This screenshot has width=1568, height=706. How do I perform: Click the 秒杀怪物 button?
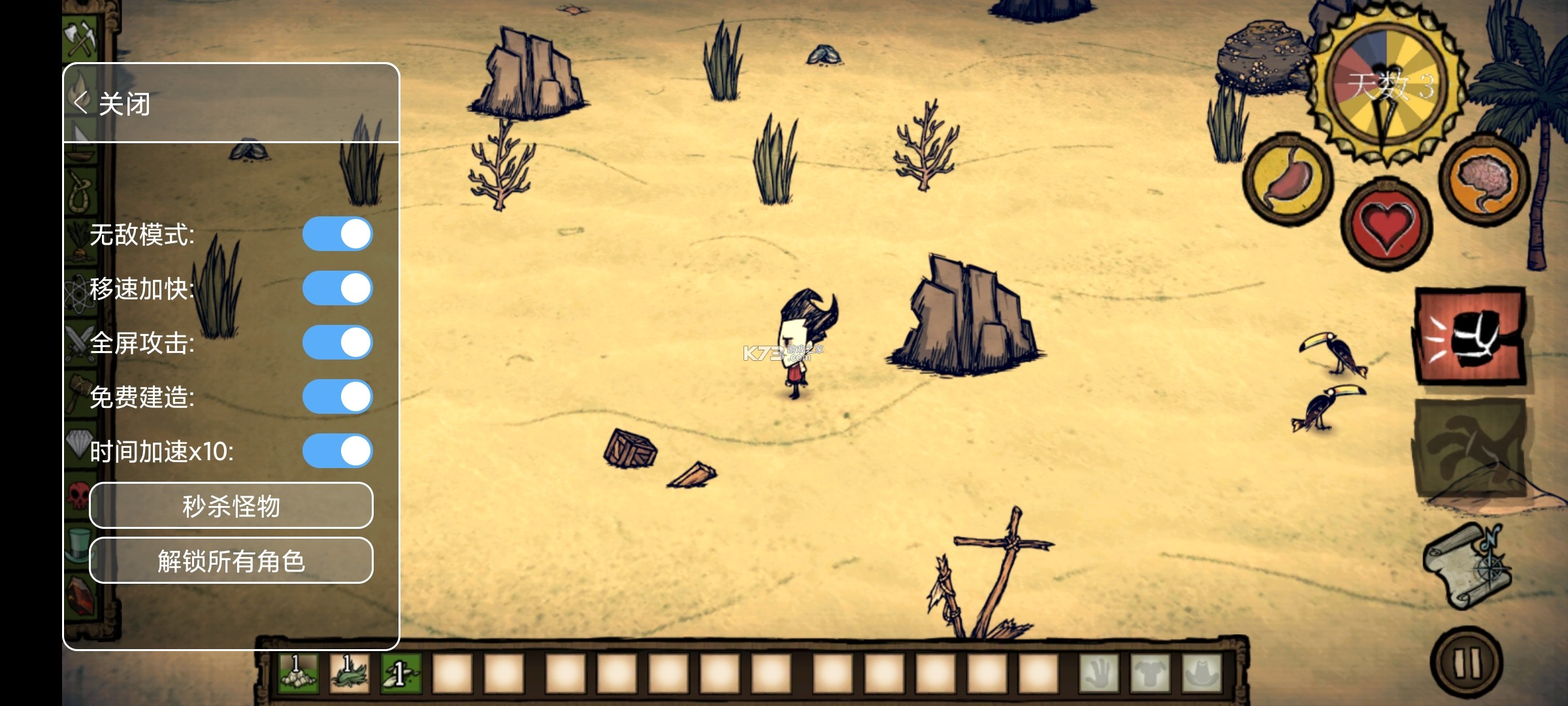coord(231,505)
